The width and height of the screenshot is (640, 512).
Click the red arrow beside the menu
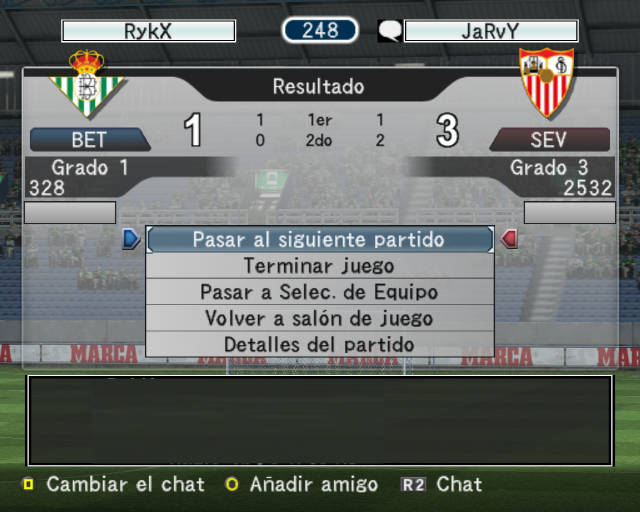(x=509, y=239)
